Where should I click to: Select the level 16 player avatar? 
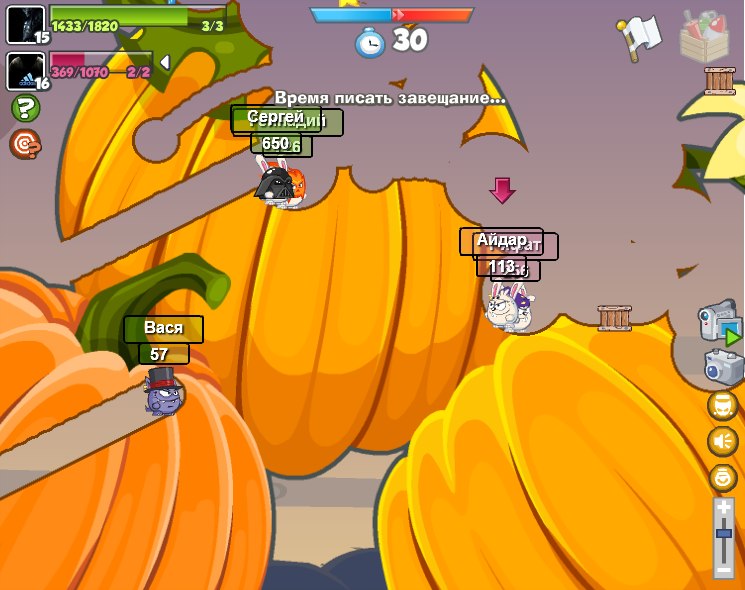[x=25, y=71]
